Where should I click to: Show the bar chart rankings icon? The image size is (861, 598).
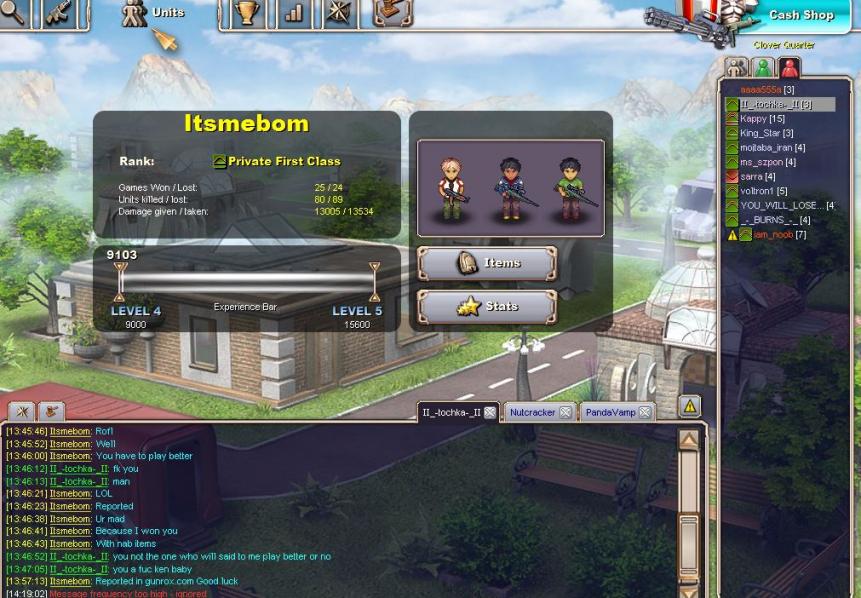tap(294, 13)
